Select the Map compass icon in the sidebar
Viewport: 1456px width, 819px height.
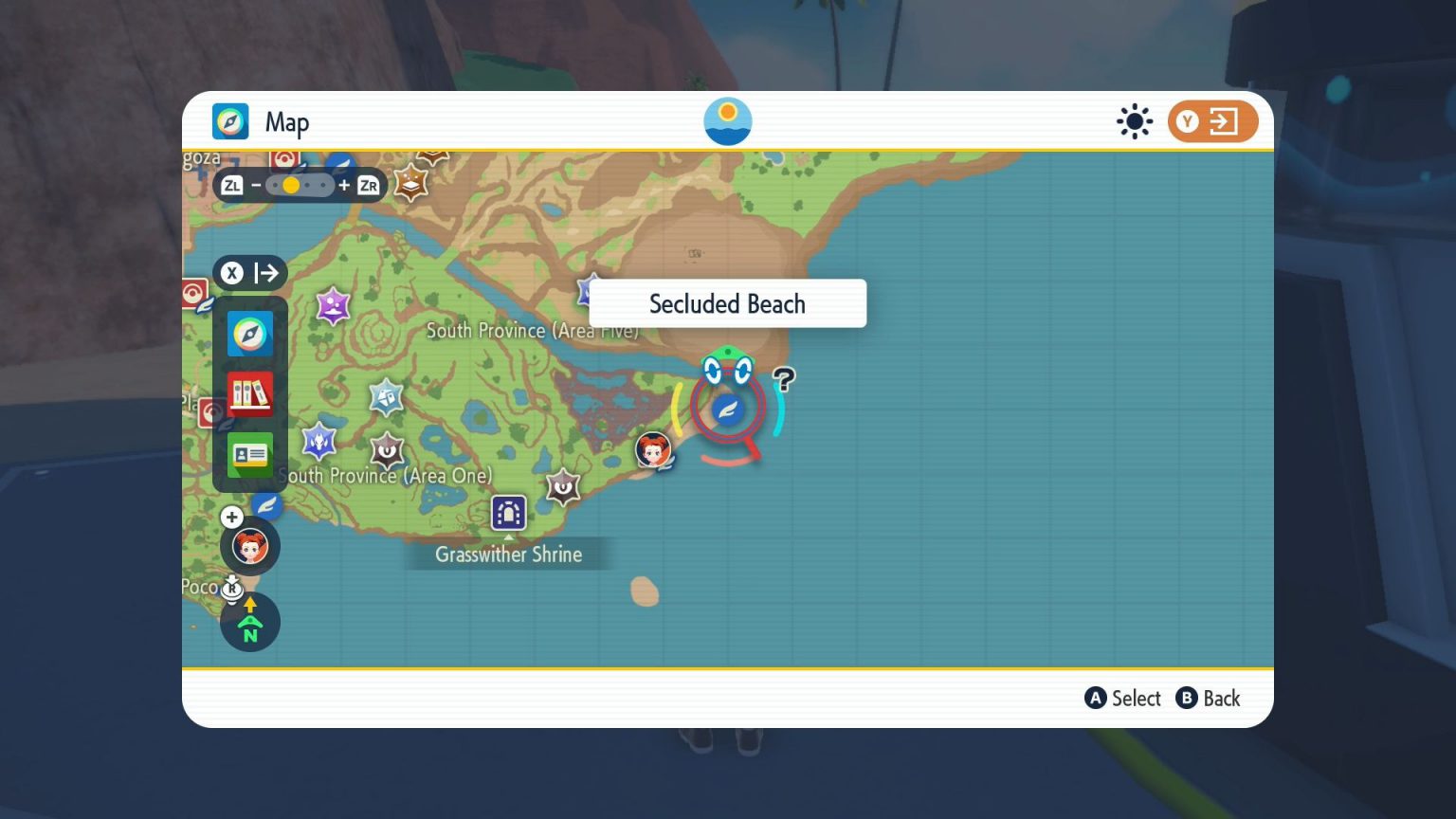[x=250, y=334]
